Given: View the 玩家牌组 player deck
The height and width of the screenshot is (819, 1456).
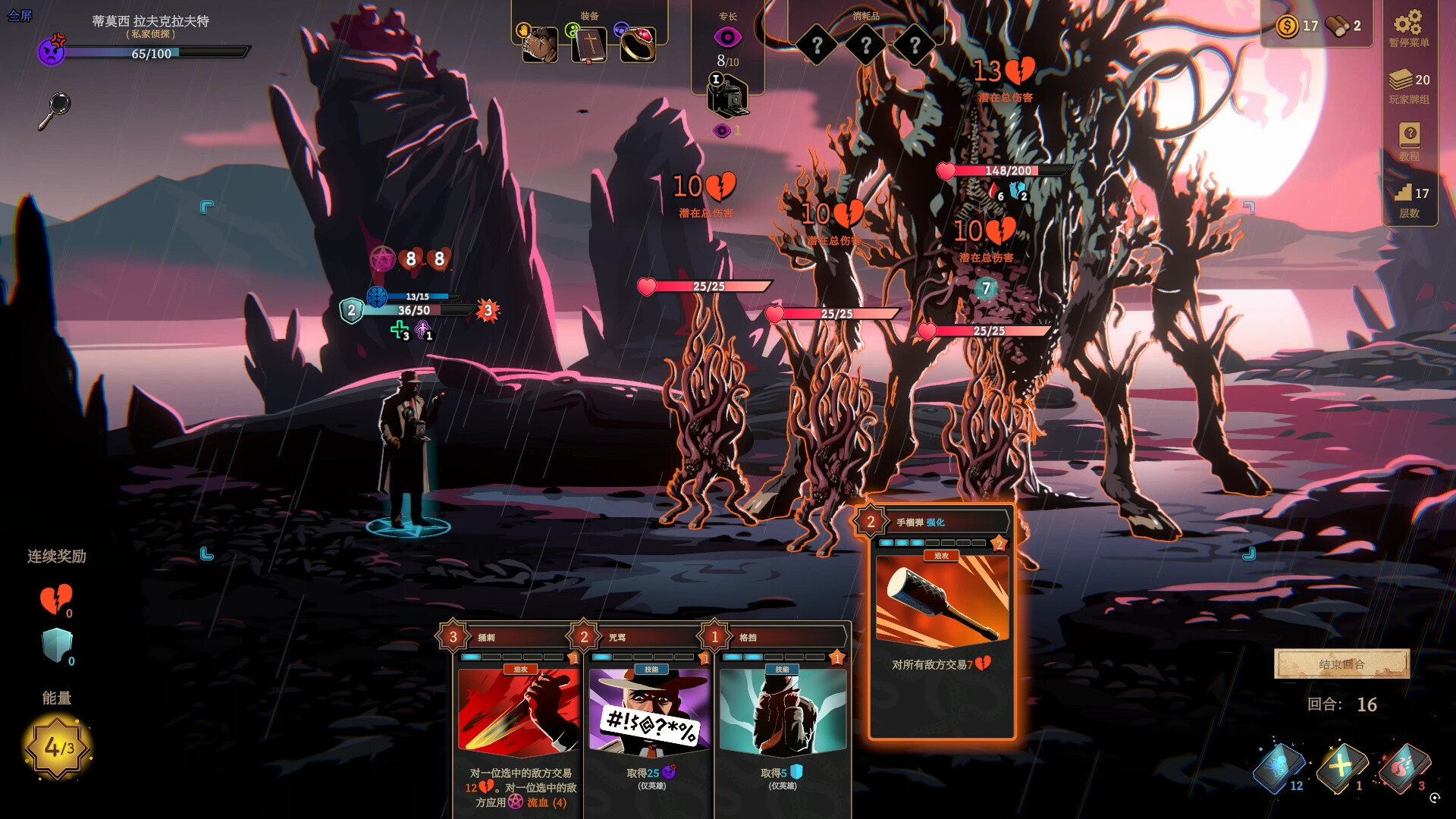Looking at the screenshot, I should 1408,86.
